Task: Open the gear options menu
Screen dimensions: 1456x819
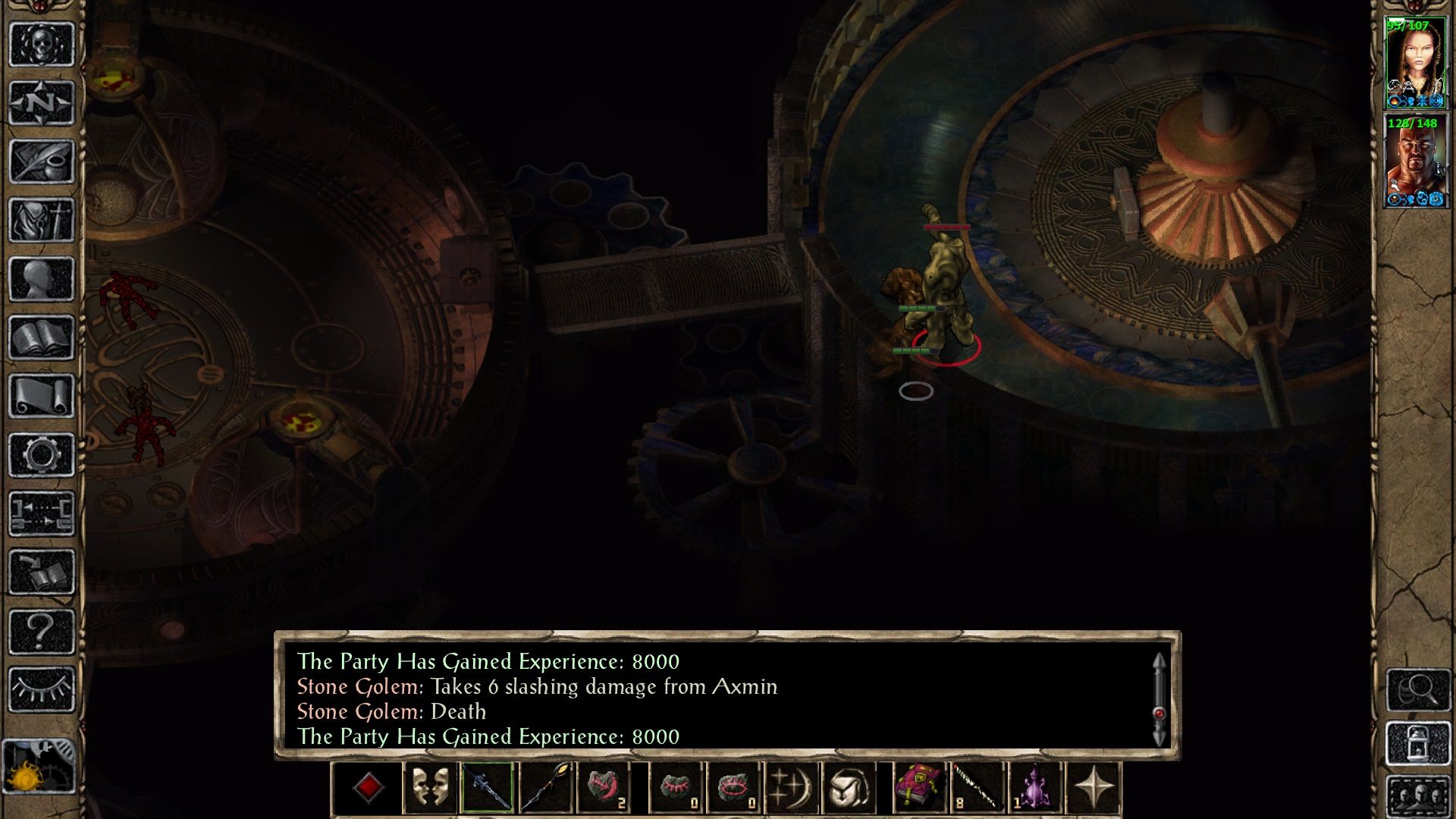Action: click(42, 455)
